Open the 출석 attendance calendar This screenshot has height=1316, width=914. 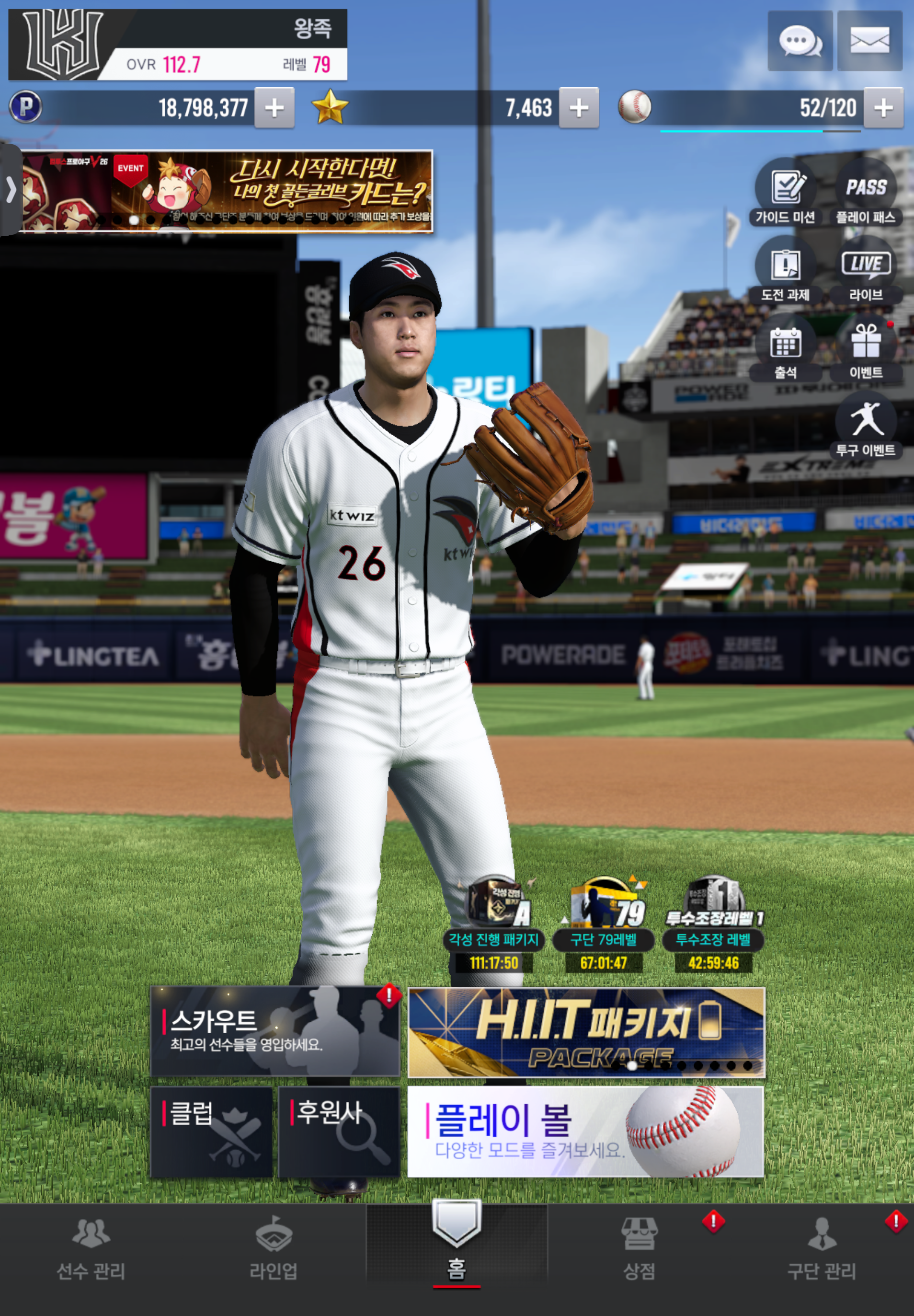point(785,348)
